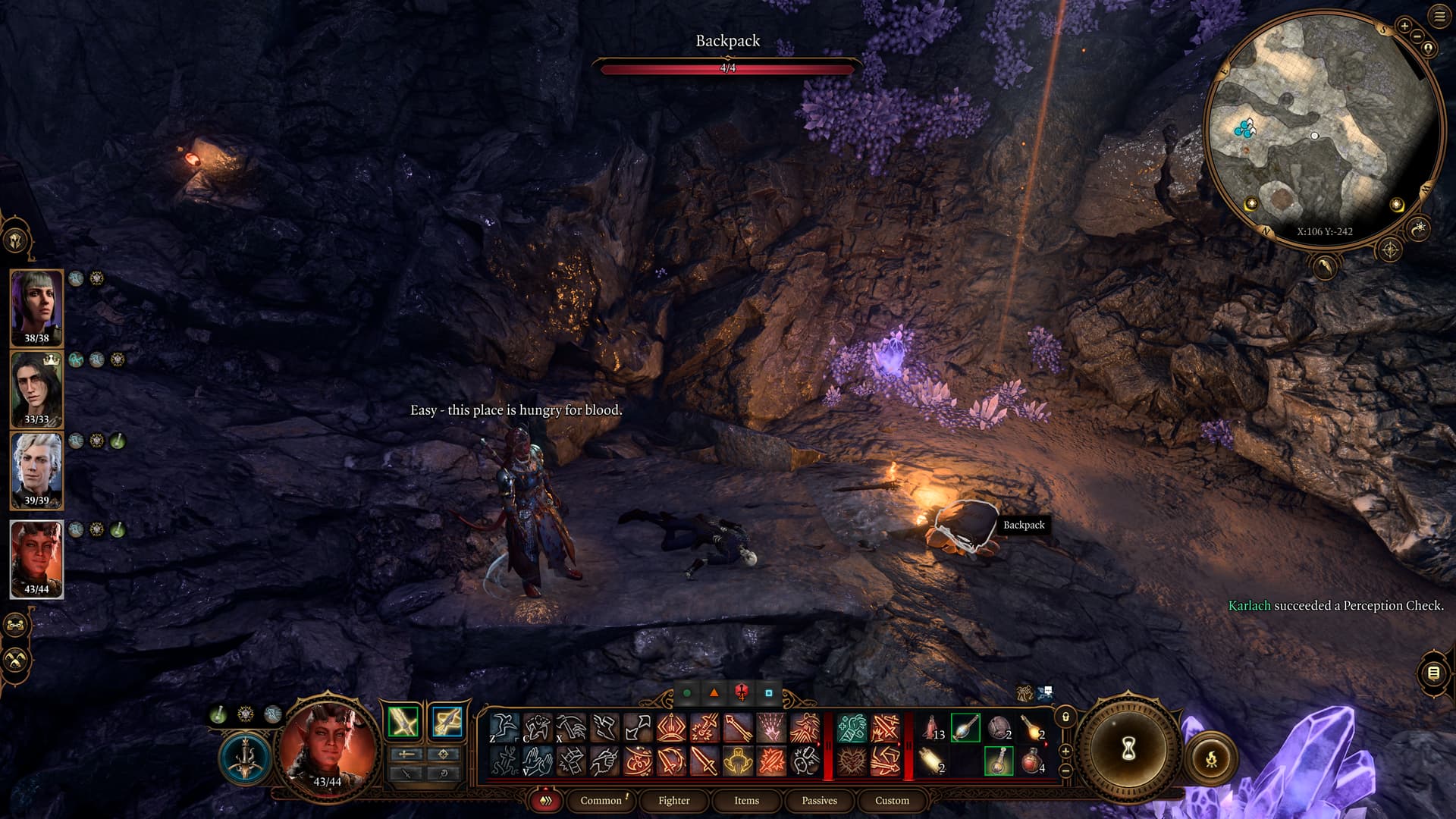
Task: Select the white-haired companion's party portrait
Action: [x=36, y=470]
